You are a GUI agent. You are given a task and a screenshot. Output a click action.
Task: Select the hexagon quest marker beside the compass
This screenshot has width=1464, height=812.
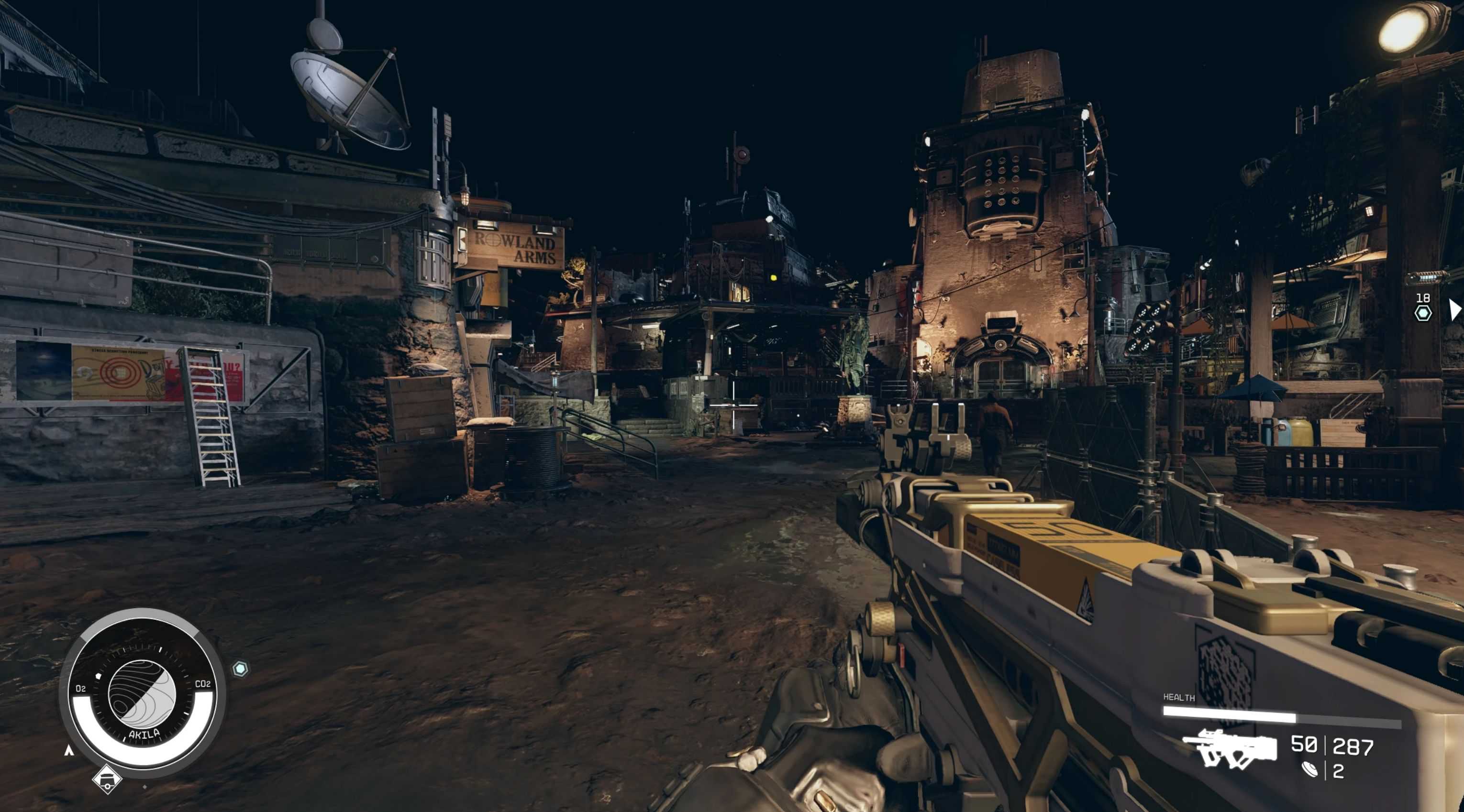point(240,669)
